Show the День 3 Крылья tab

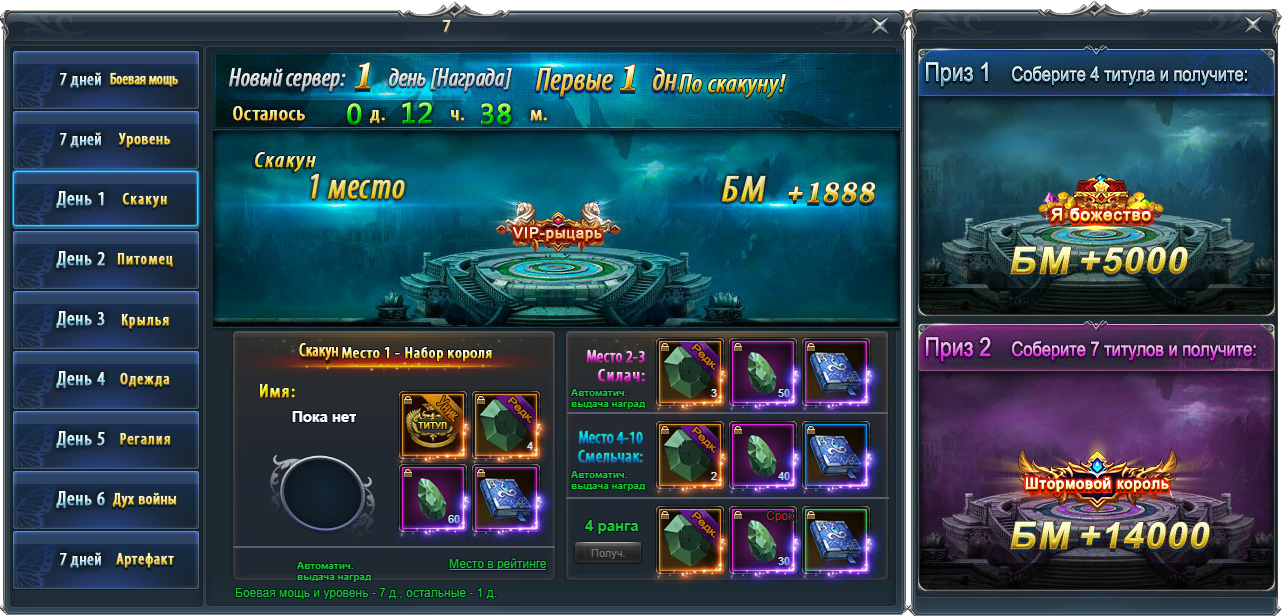pos(105,320)
